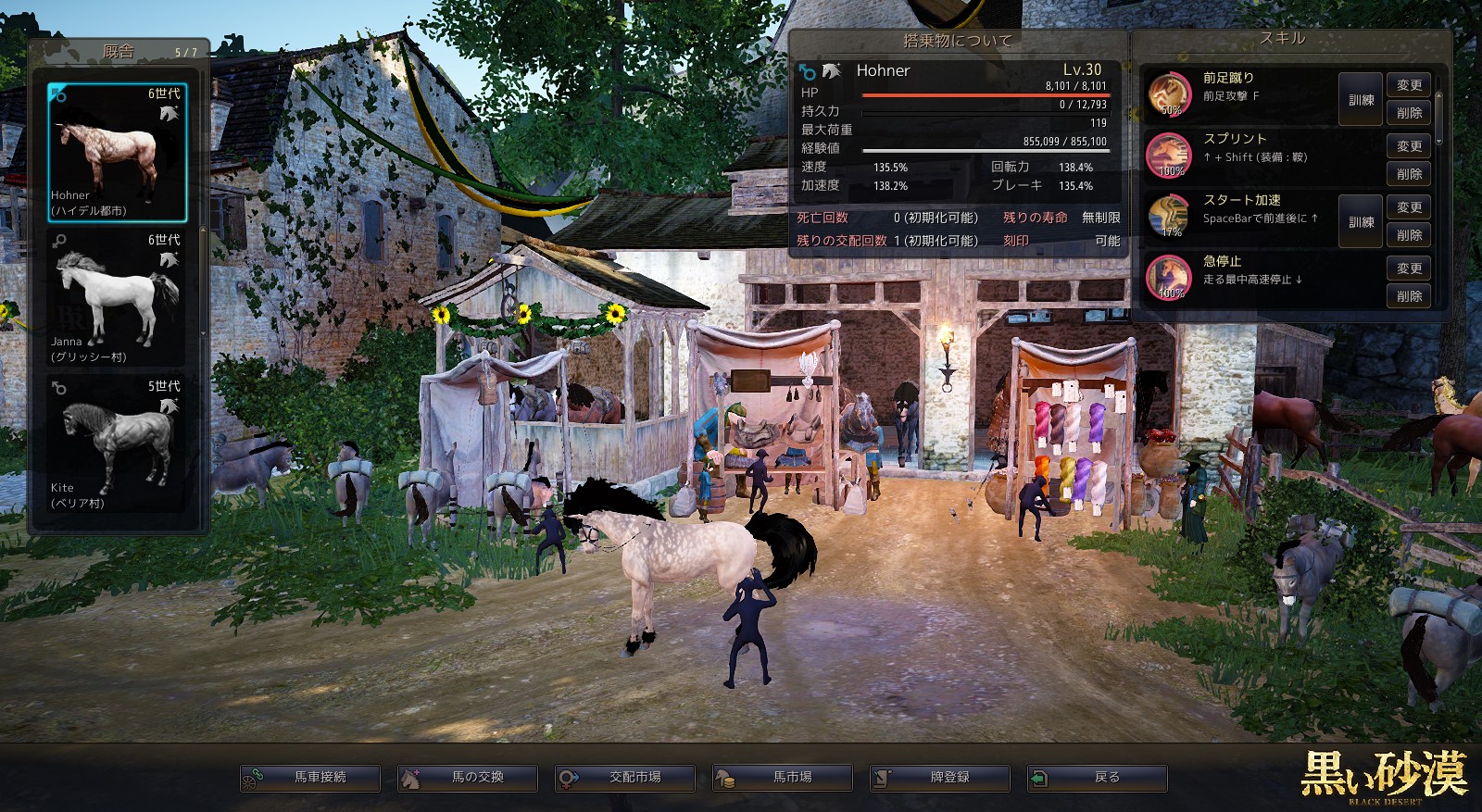Open the 馬市場 horse market
This screenshot has width=1482, height=812.
pyautogui.click(x=783, y=778)
